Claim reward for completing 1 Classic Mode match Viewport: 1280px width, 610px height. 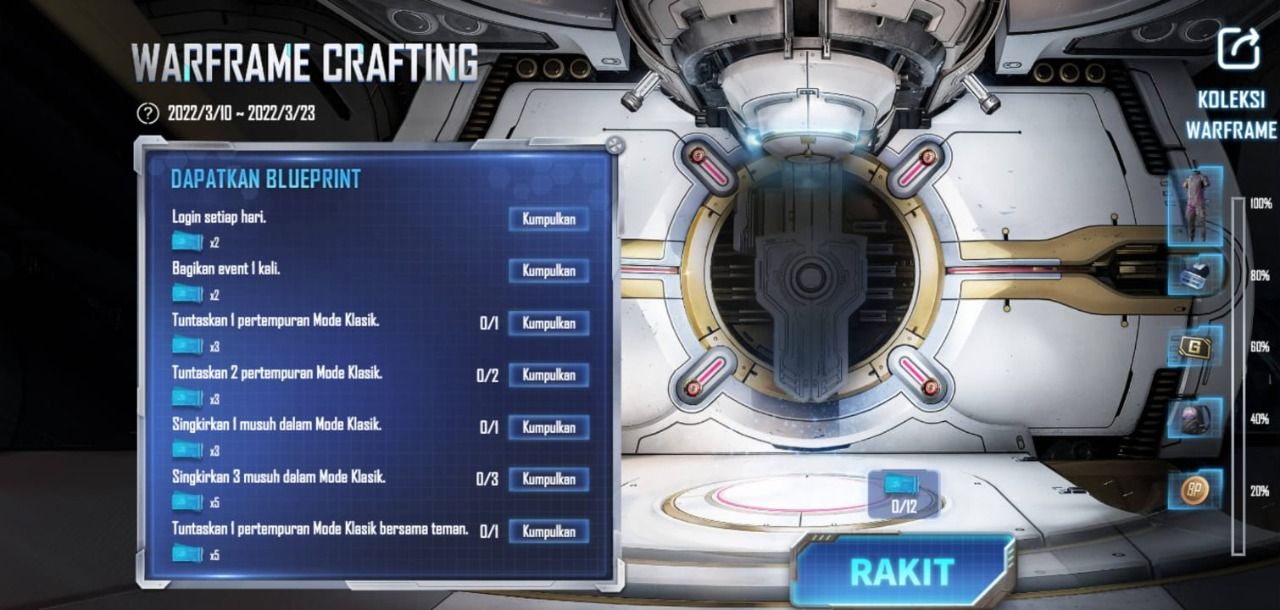[548, 323]
